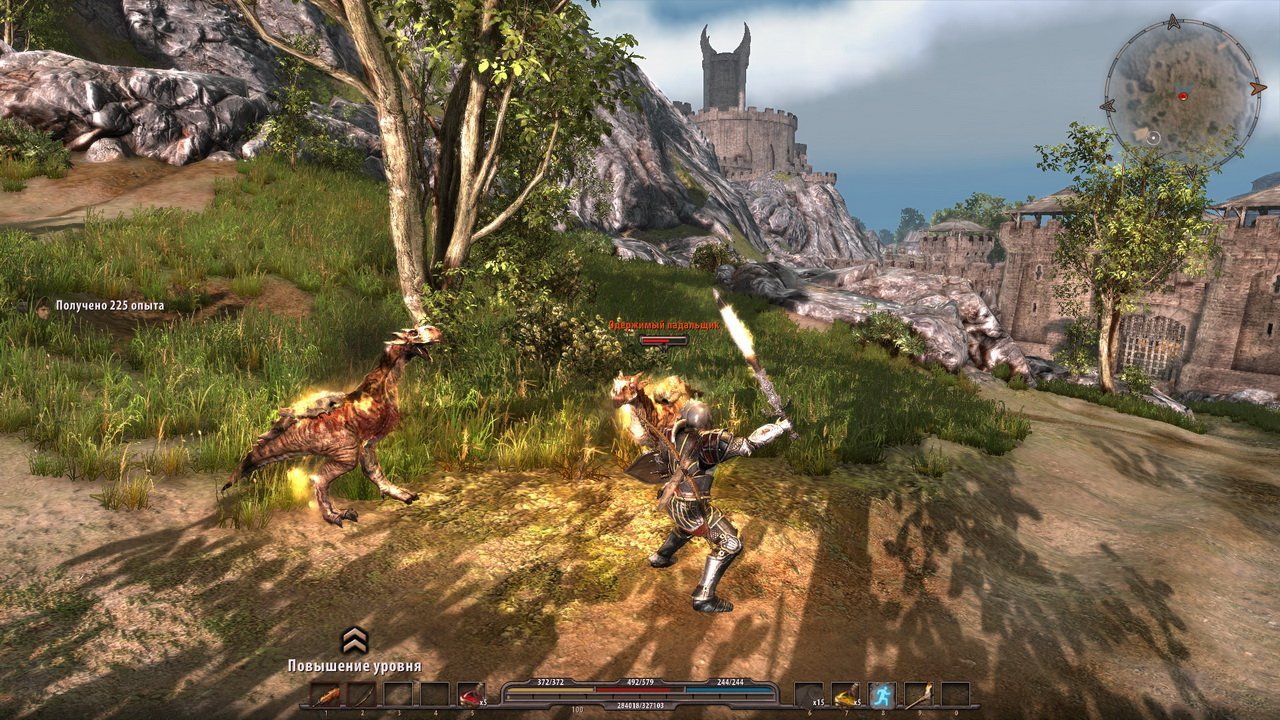Click the level-up chevron notification icon
This screenshot has width=1280, height=720.
point(354,640)
